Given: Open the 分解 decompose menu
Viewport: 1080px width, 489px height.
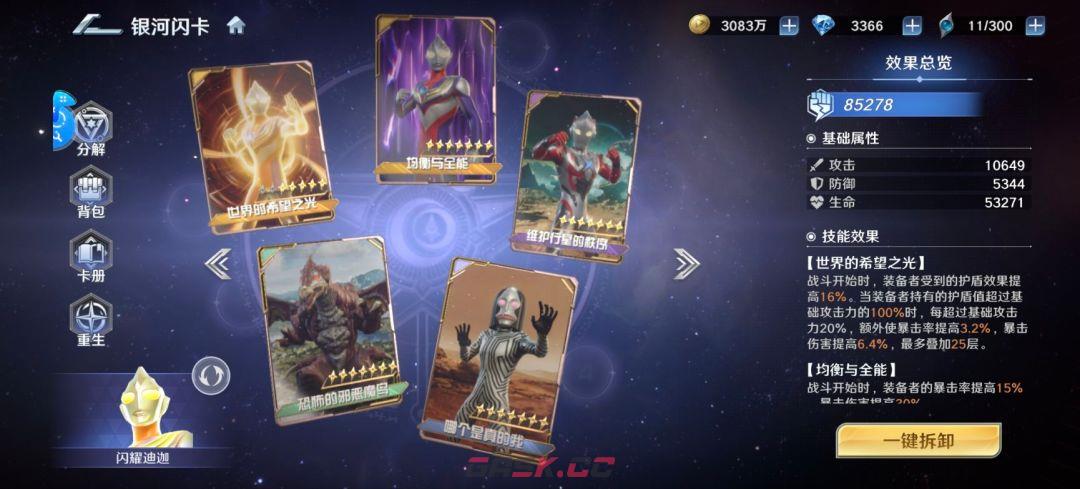Looking at the screenshot, I should click(x=91, y=130).
